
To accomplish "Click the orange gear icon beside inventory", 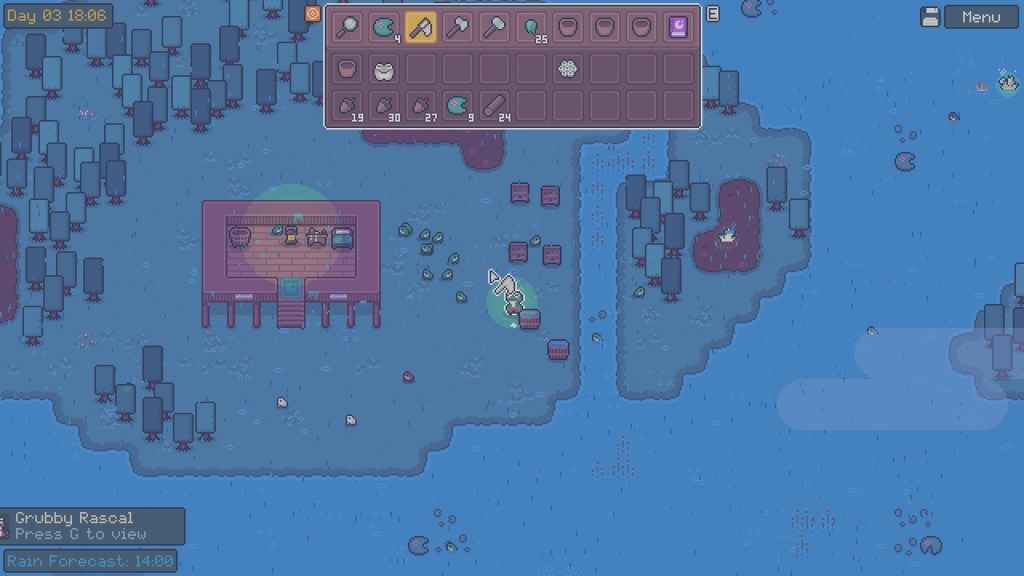I will click(312, 14).
